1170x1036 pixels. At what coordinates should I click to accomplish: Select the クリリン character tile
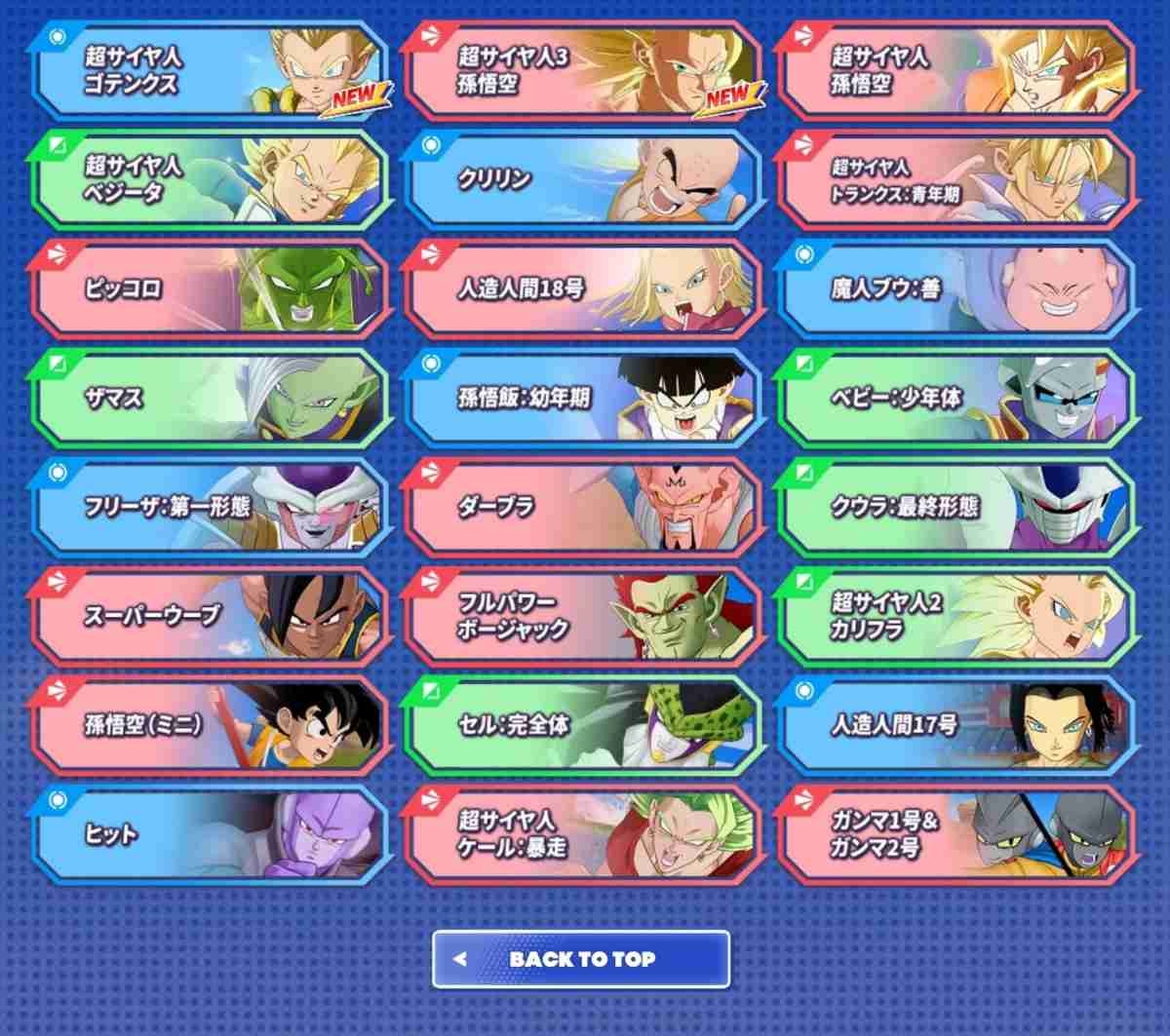tap(582, 180)
